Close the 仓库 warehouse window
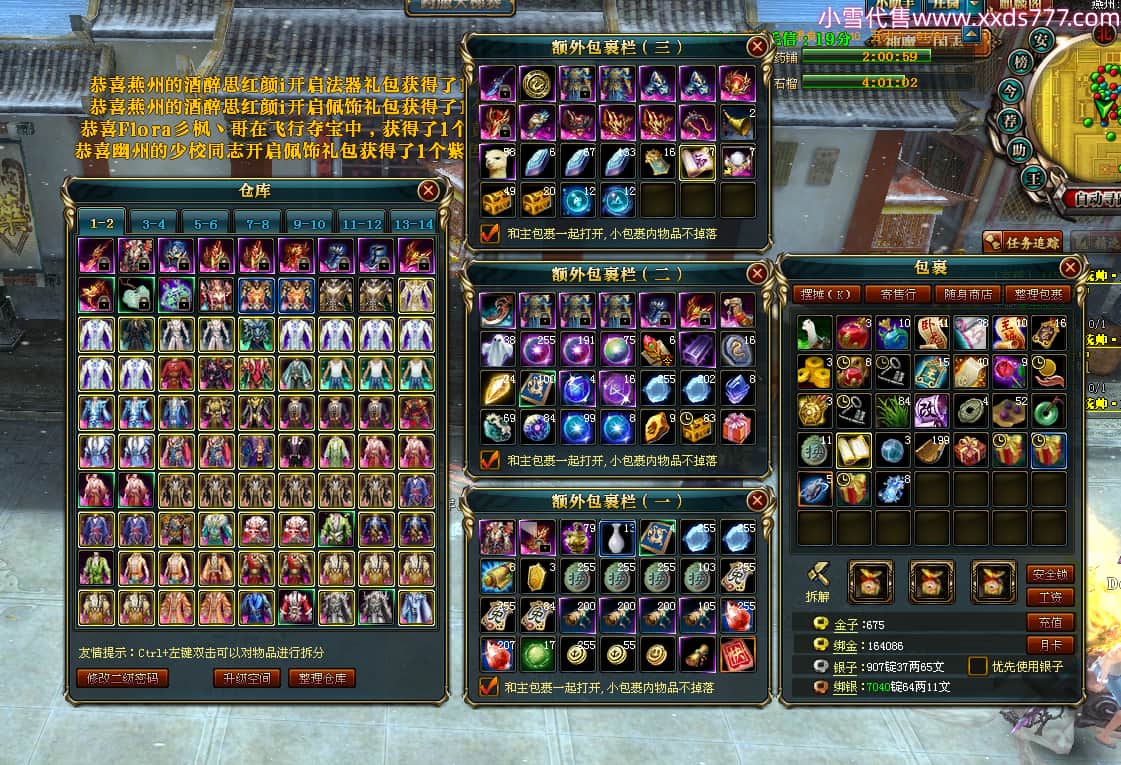1121x765 pixels. pos(429,190)
